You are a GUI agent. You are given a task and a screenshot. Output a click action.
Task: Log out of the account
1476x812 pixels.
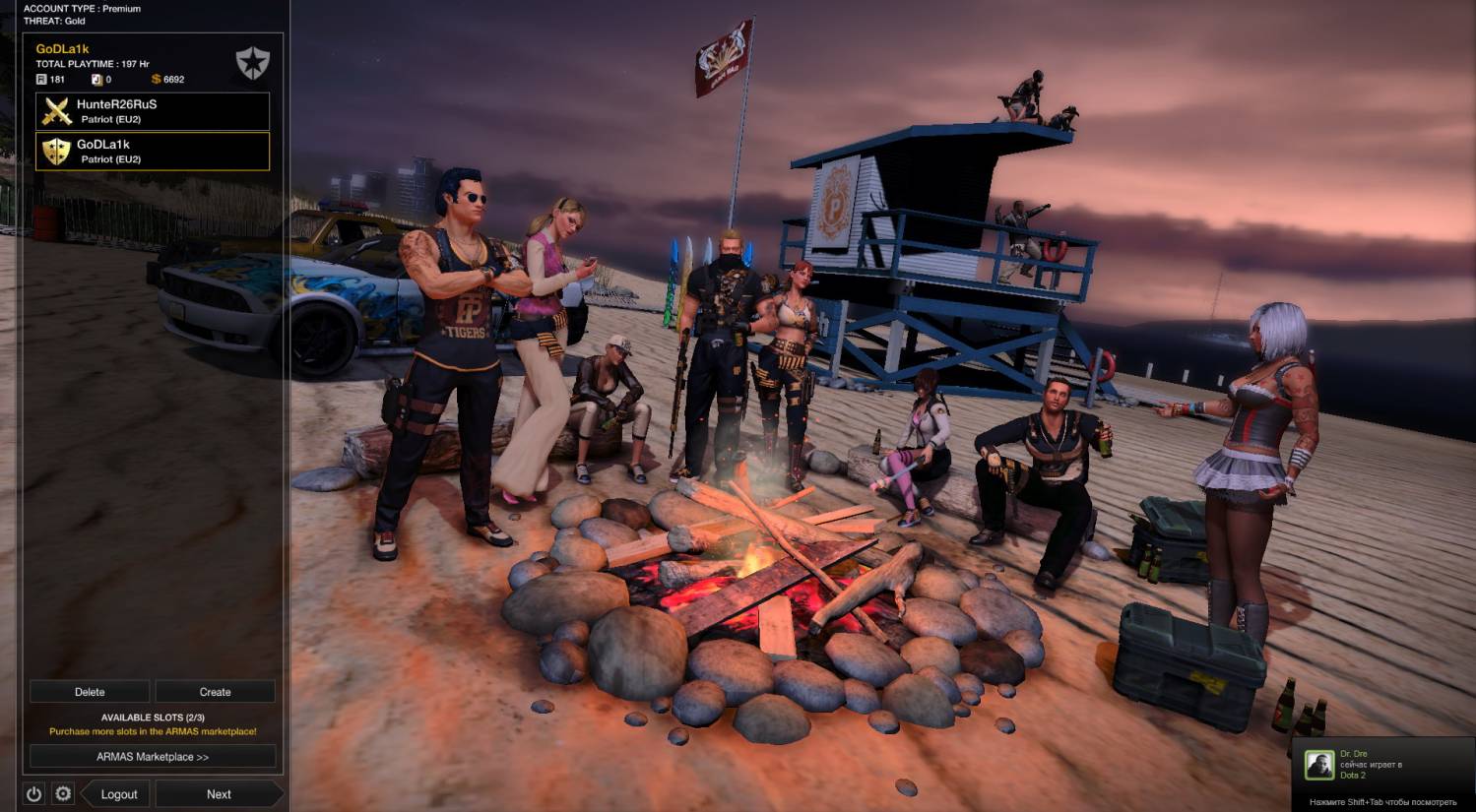pyautogui.click(x=118, y=794)
